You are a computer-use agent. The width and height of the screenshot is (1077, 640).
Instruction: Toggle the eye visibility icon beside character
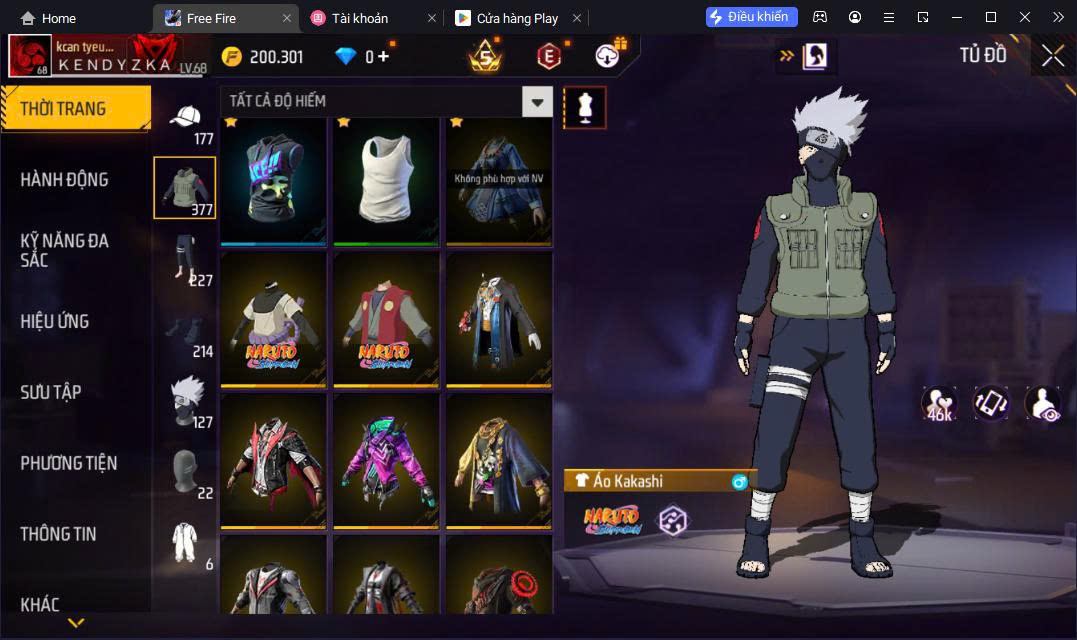[x=1042, y=403]
